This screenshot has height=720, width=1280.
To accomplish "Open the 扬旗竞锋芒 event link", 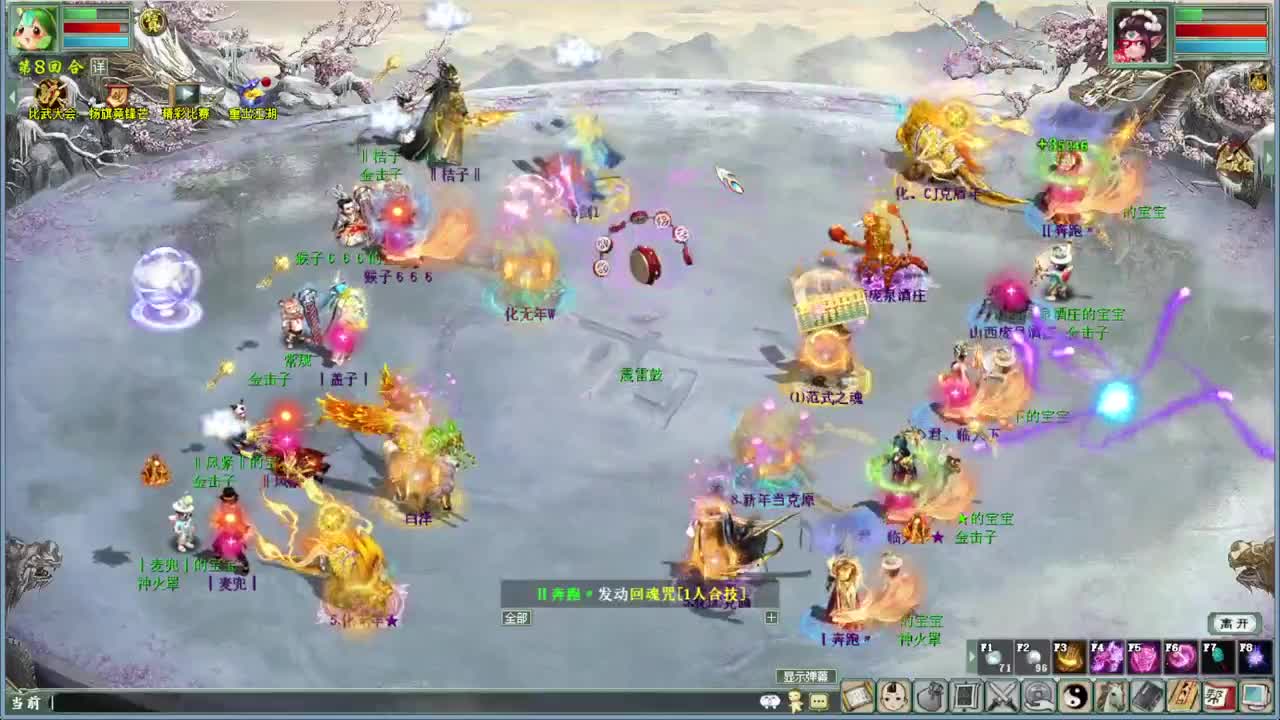I will tap(117, 112).
